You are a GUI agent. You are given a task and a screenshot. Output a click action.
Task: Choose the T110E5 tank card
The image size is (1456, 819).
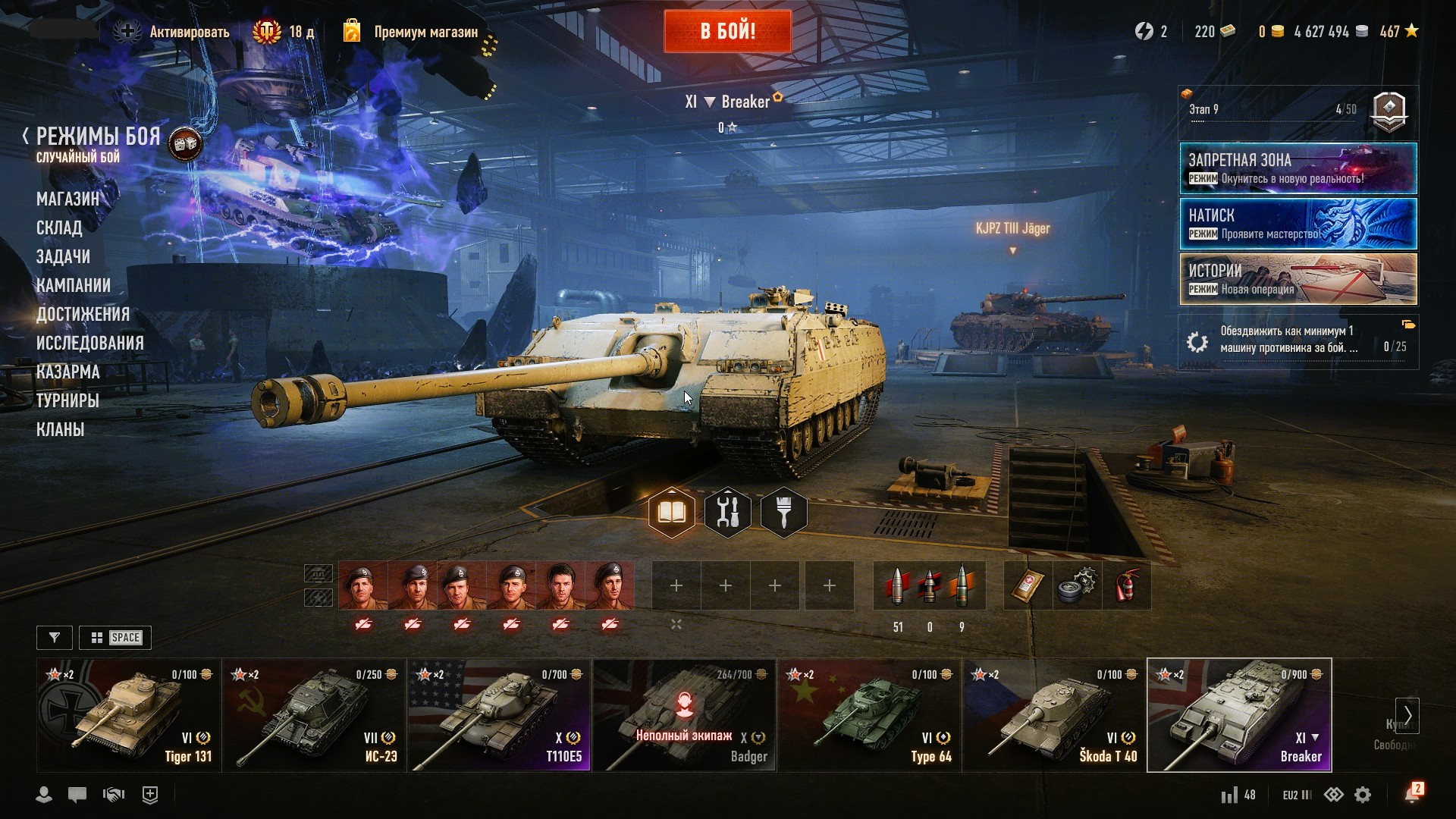pos(499,715)
